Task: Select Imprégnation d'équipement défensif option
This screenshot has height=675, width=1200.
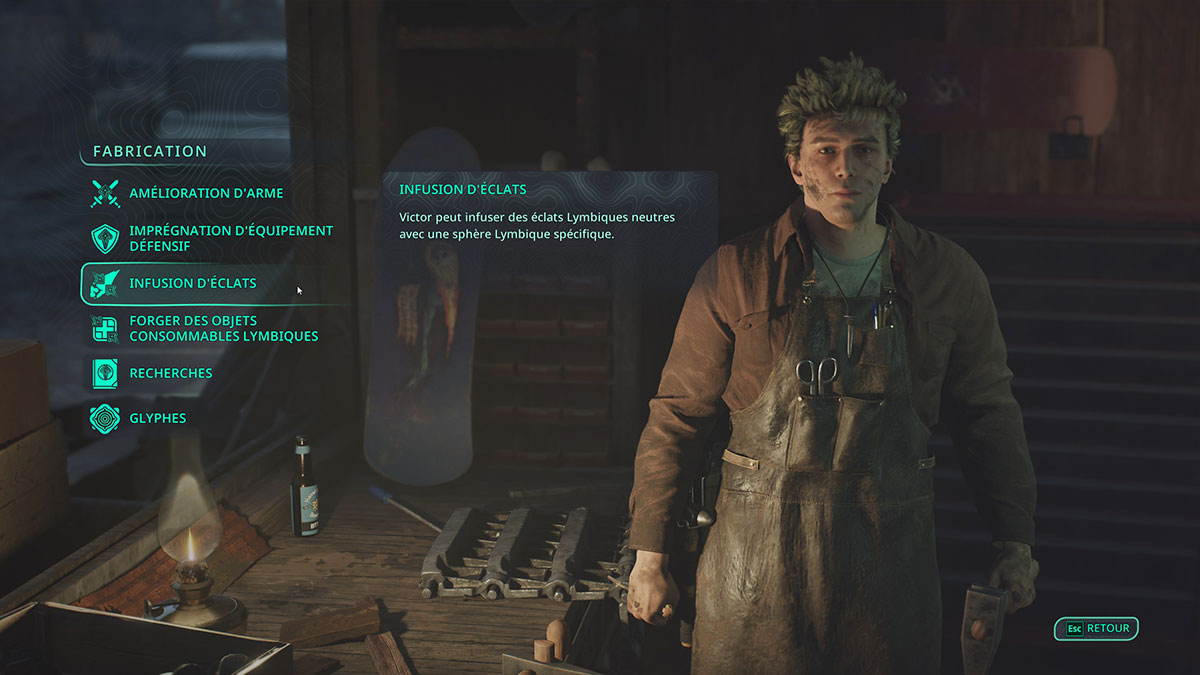Action: (x=230, y=238)
